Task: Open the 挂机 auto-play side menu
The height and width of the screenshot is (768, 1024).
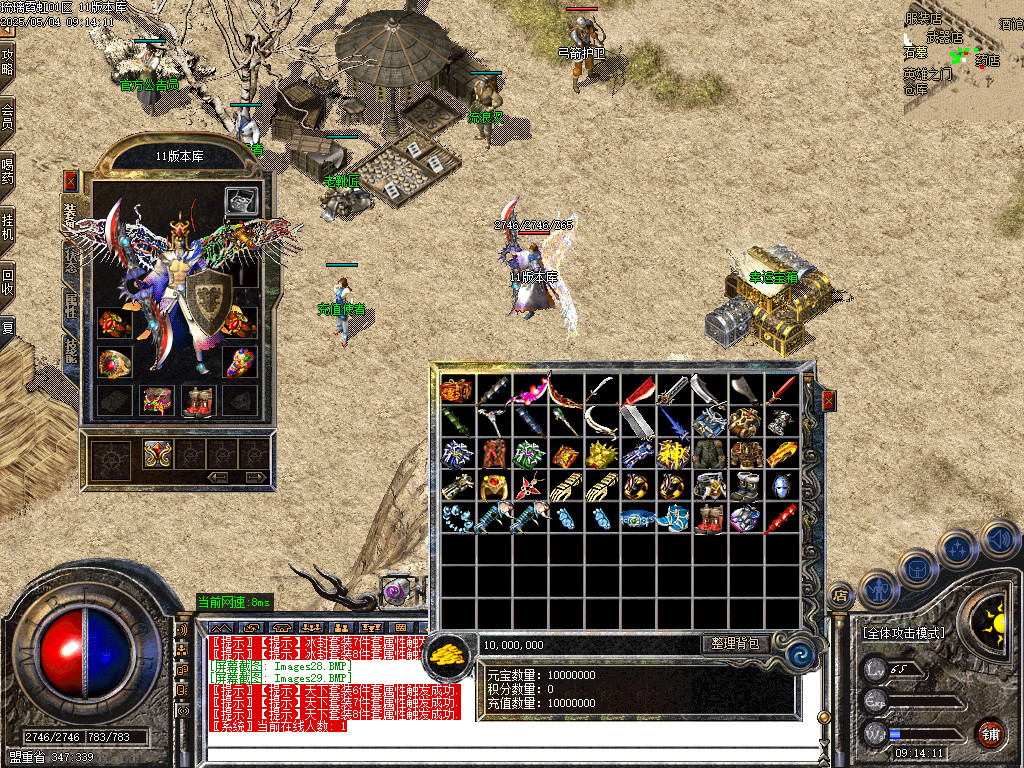Action: point(8,226)
